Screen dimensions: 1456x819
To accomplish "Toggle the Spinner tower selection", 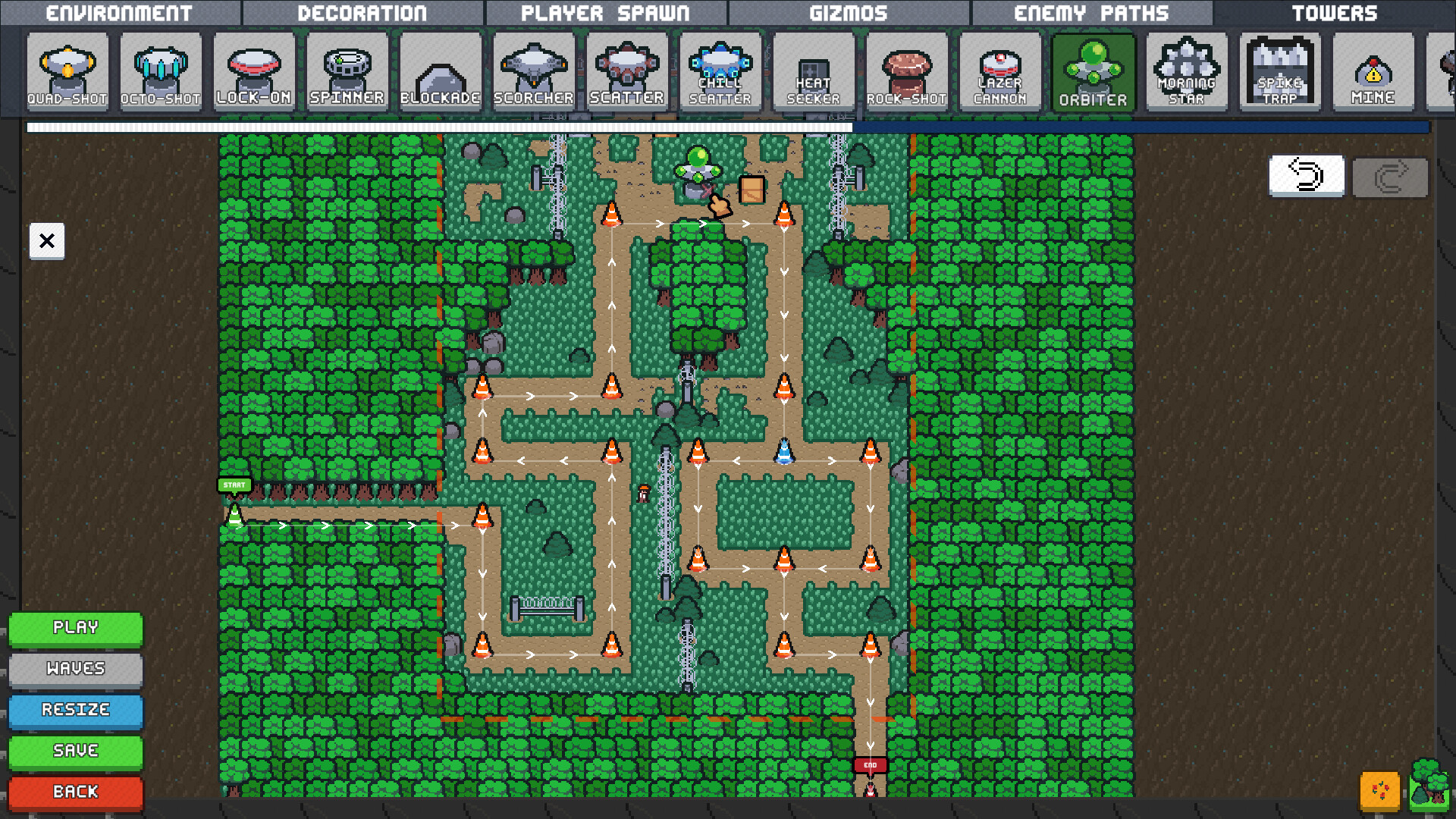I will pos(347,70).
